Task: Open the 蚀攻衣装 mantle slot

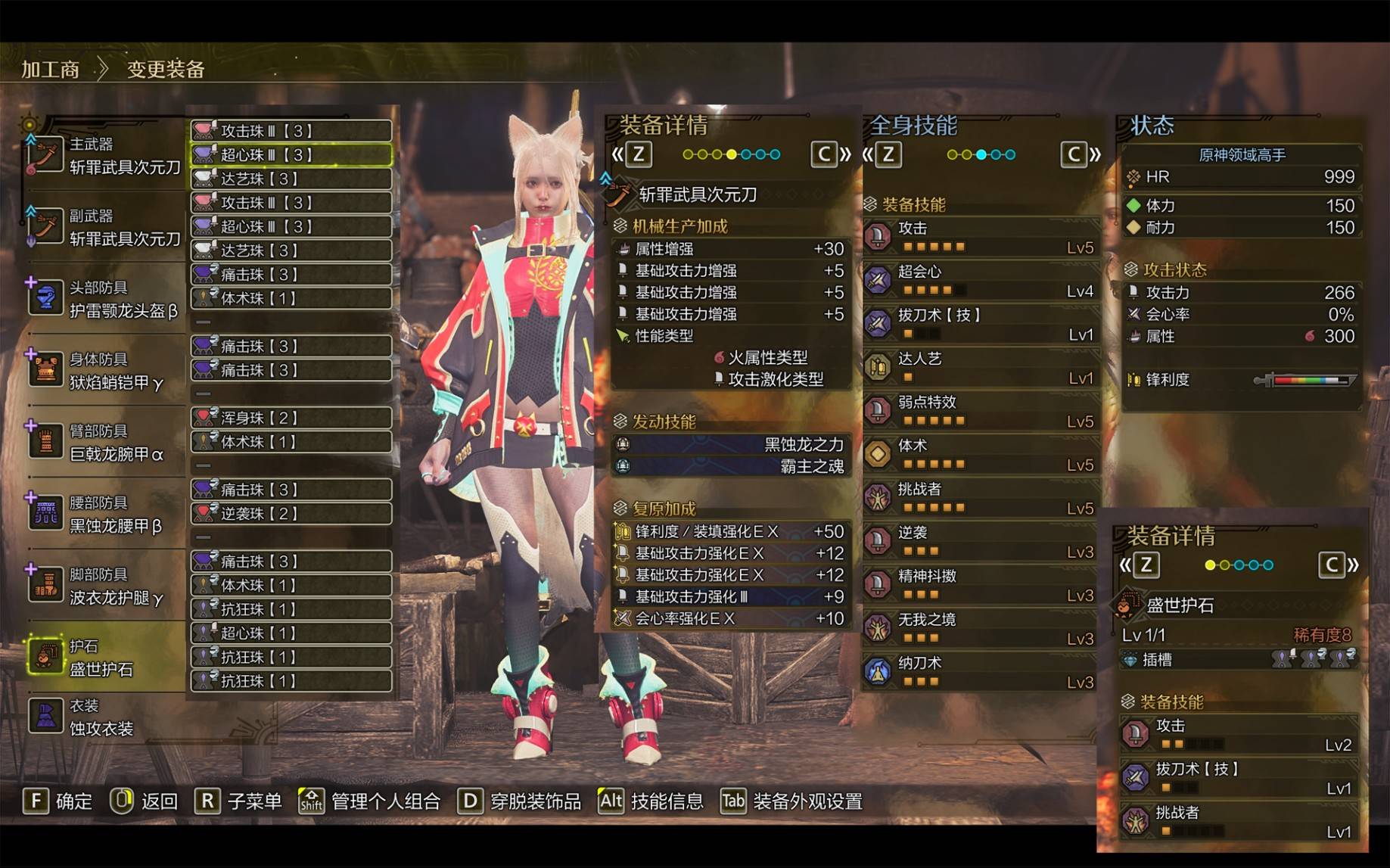Action: (106, 717)
